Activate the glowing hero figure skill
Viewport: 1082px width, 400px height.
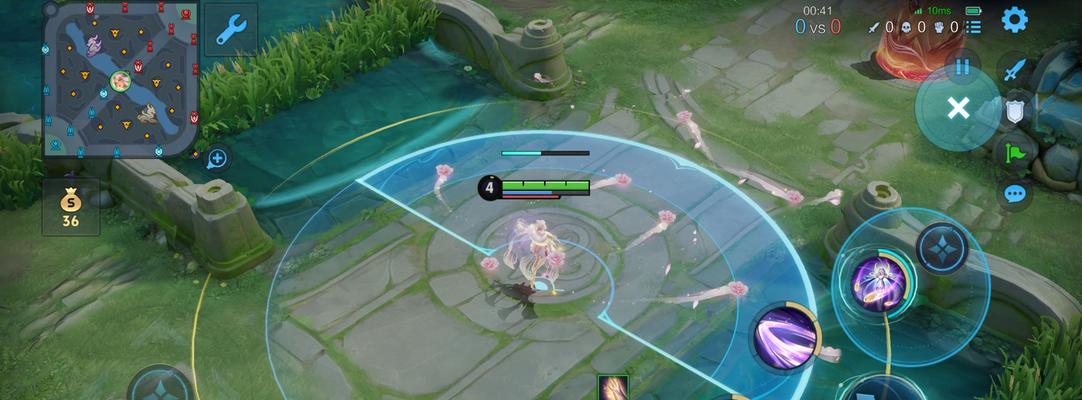tap(872, 282)
